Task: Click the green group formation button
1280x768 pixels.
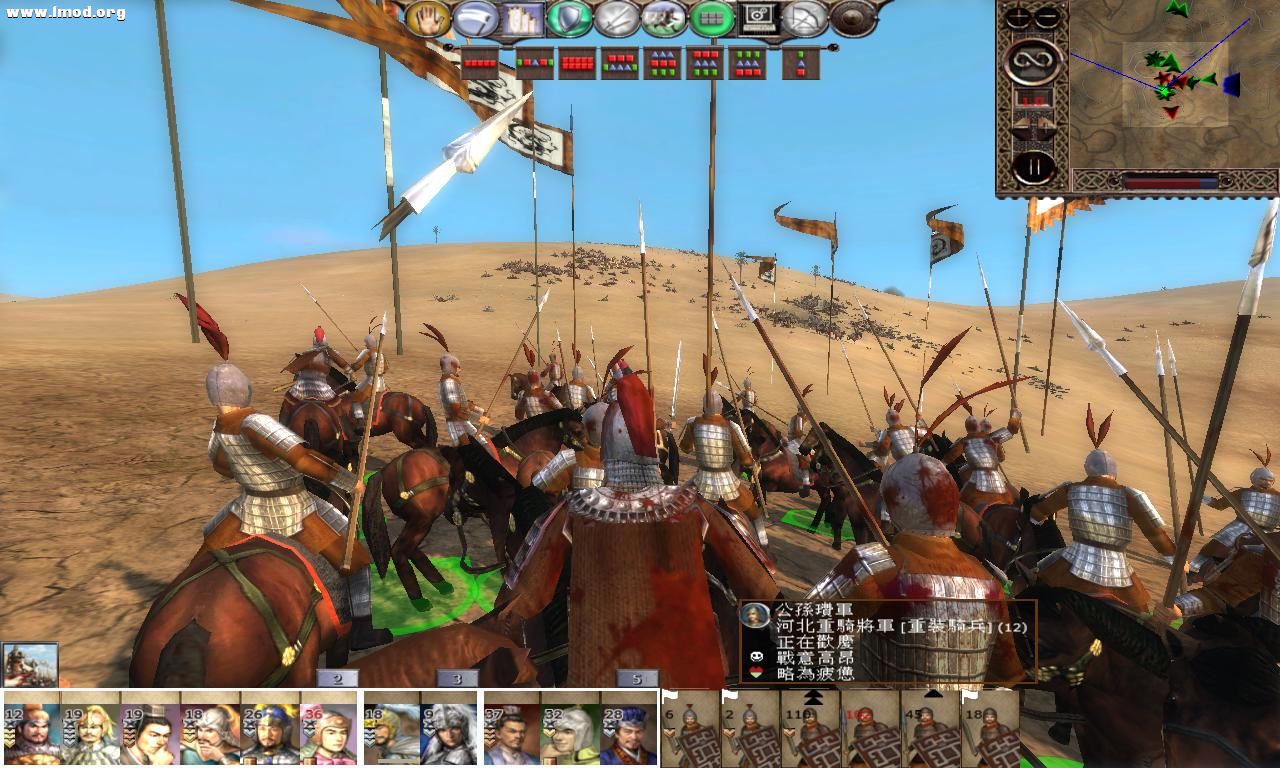Action: pos(712,18)
